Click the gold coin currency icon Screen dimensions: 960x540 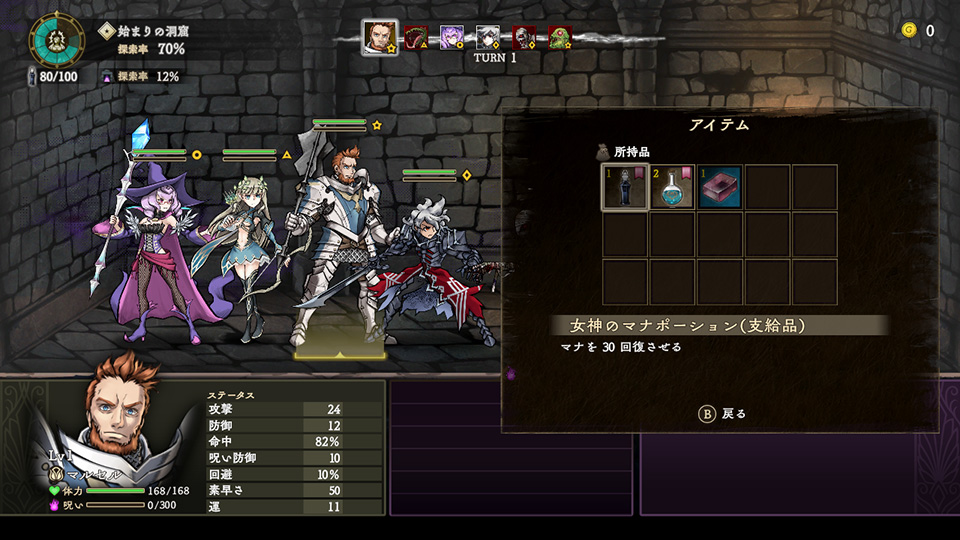(x=908, y=30)
